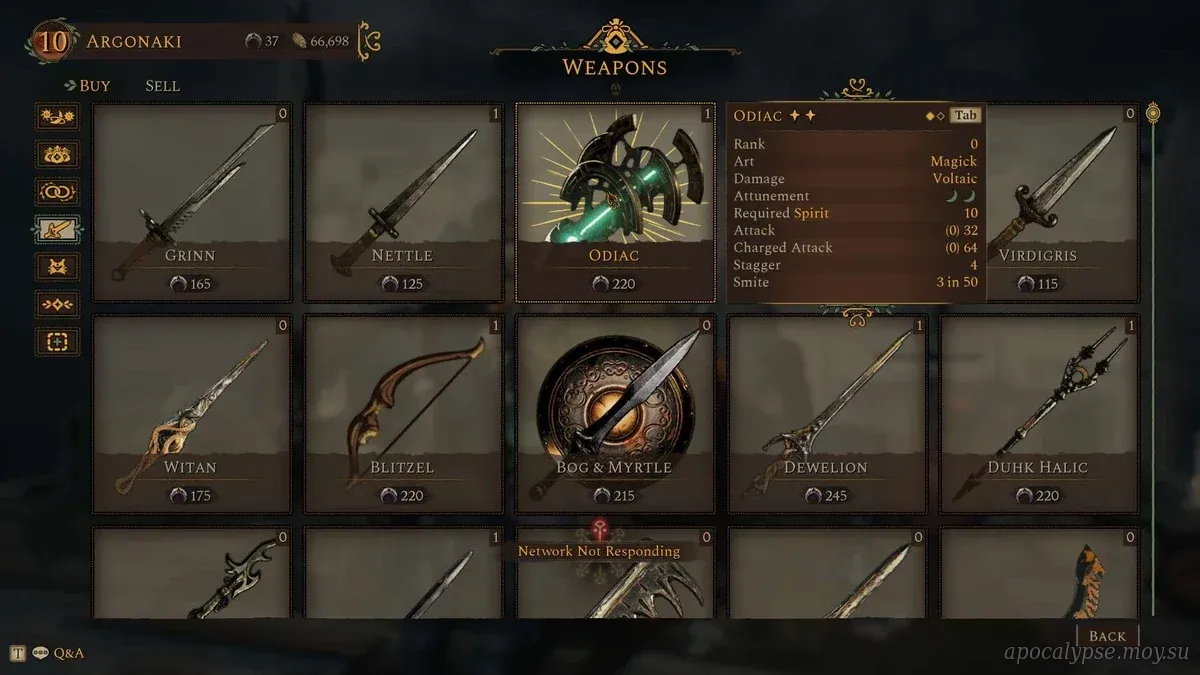Choose the Blitzel bow tile
The image size is (1200, 675).
click(403, 413)
